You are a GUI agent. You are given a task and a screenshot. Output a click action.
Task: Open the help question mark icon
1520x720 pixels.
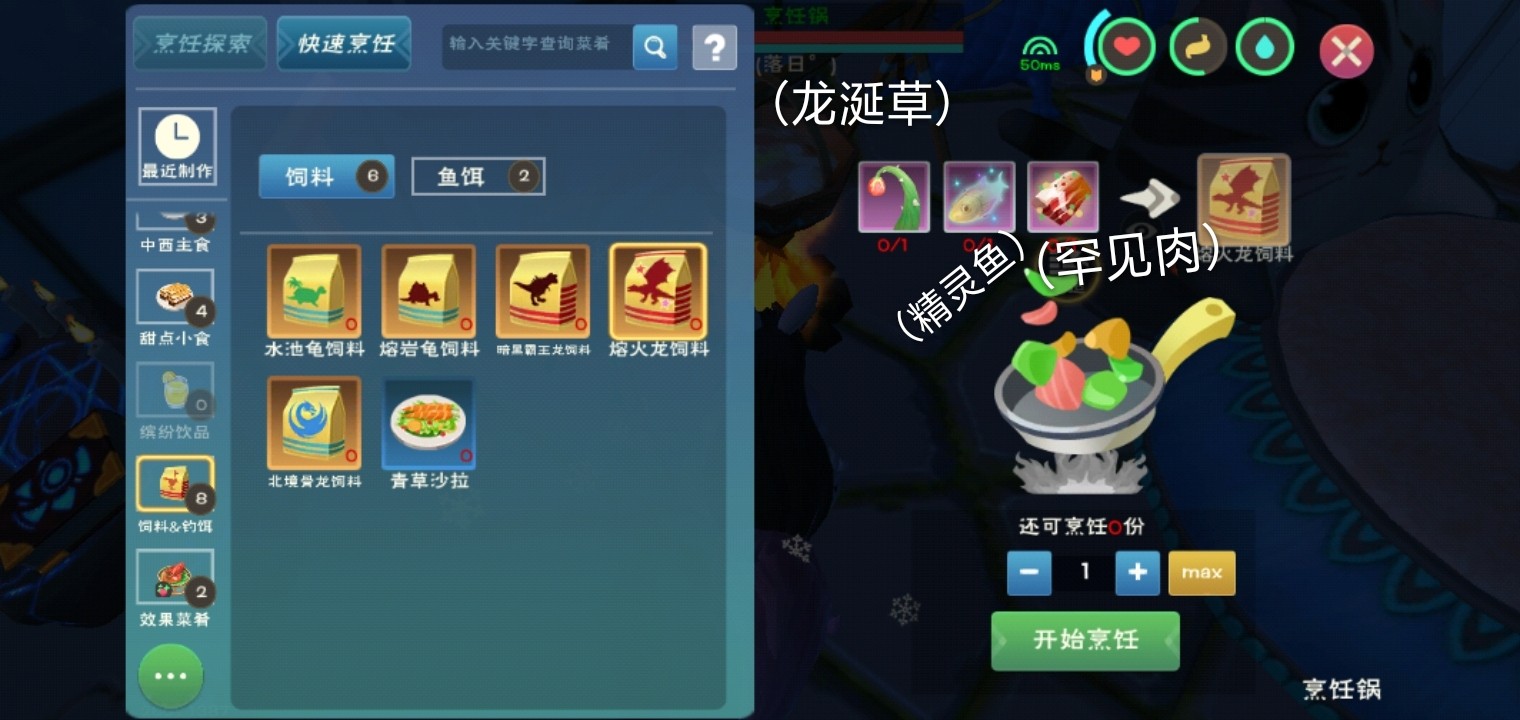(x=715, y=46)
